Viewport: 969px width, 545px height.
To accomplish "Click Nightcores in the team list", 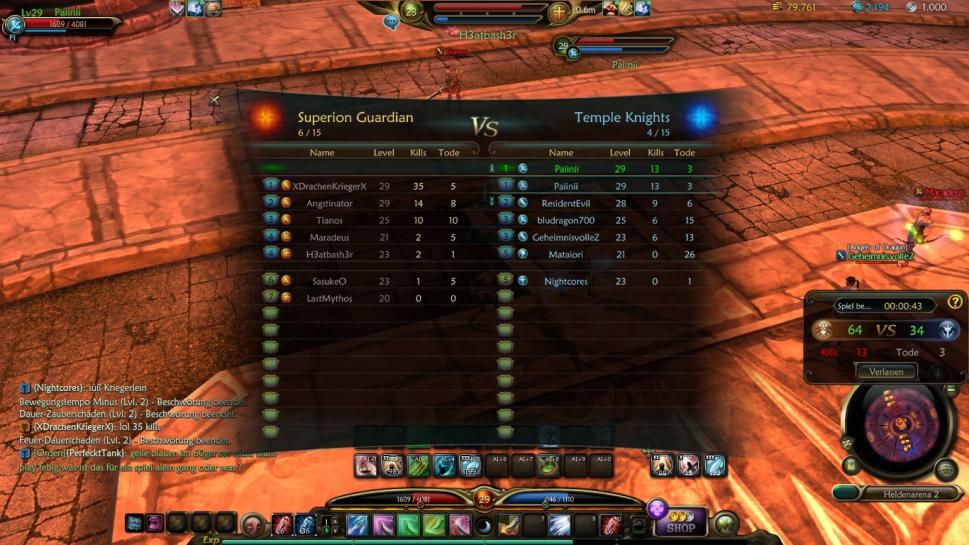I will 566,281.
